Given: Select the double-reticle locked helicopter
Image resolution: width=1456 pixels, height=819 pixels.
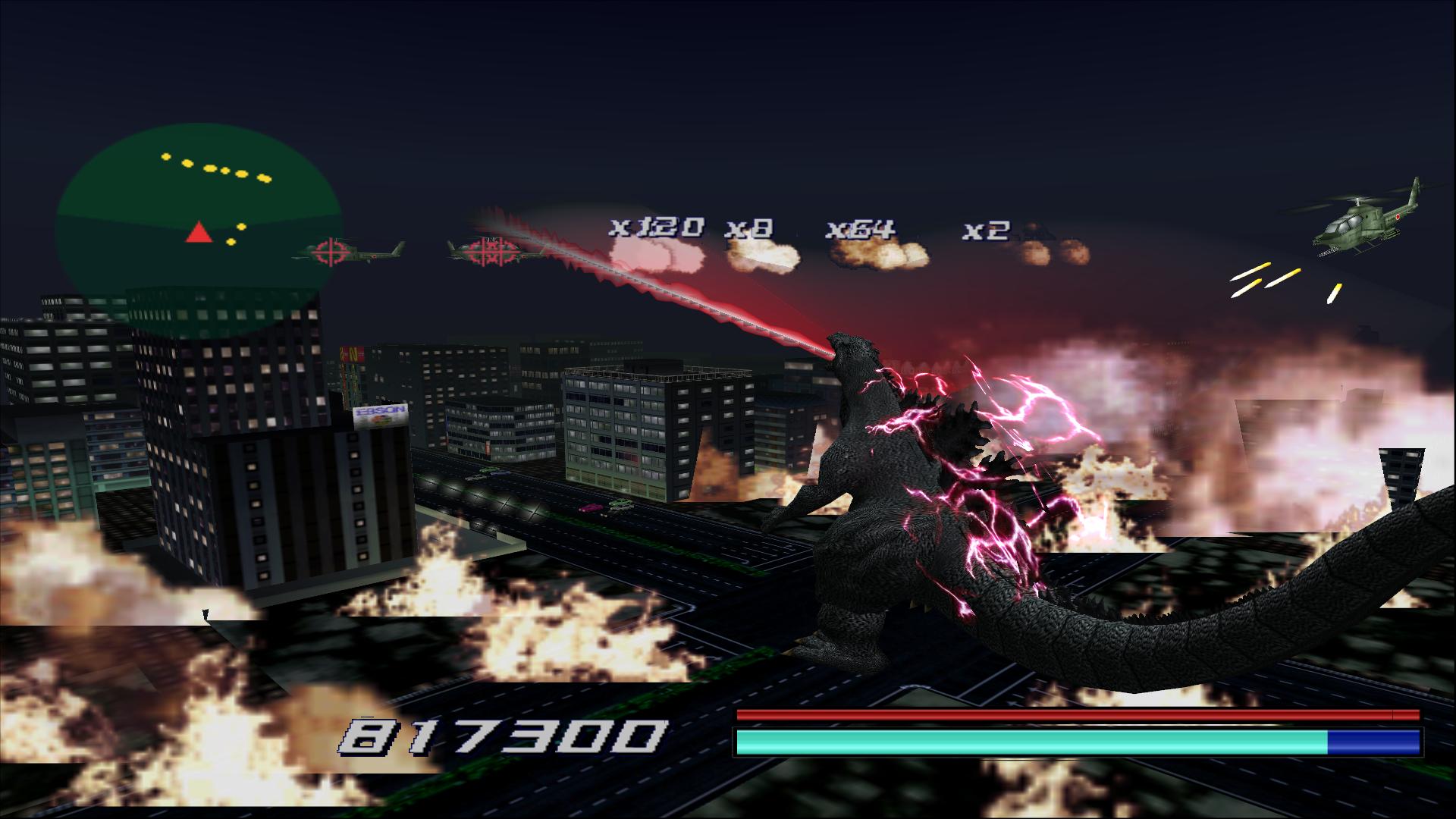Looking at the screenshot, I should click(x=493, y=250).
